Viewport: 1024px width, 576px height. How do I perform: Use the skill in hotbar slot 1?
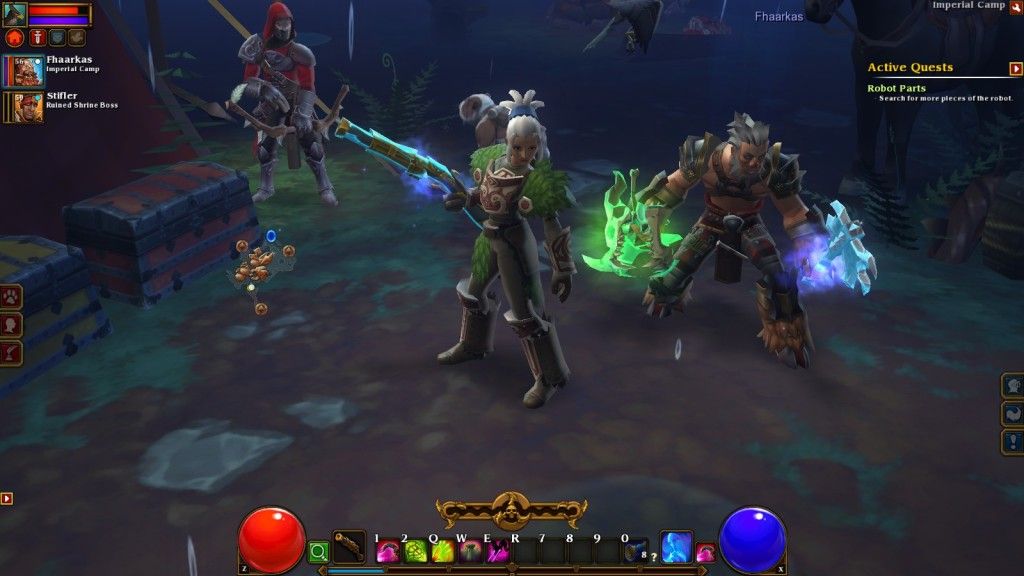[x=387, y=551]
